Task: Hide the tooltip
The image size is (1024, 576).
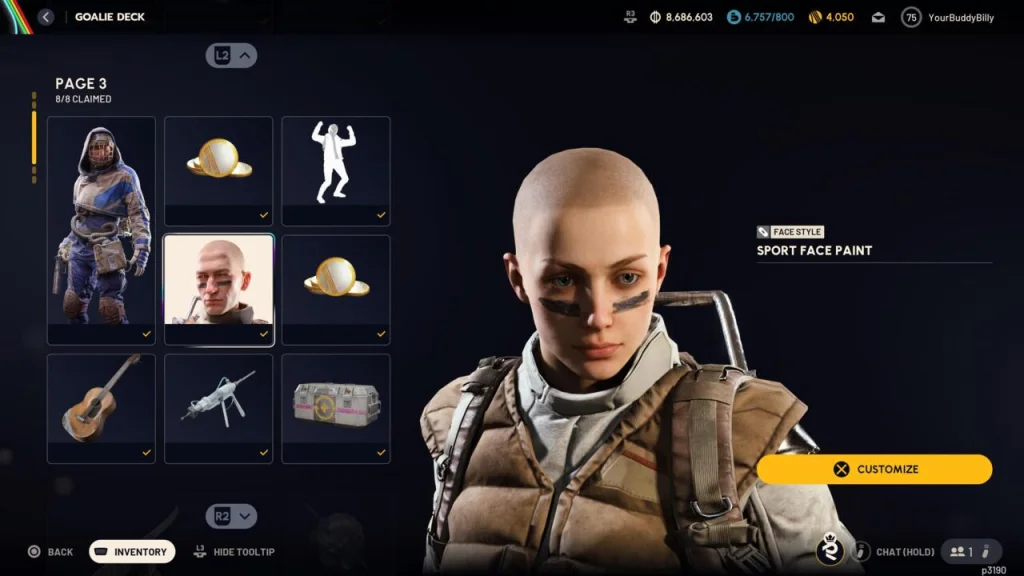Action: 235,552
